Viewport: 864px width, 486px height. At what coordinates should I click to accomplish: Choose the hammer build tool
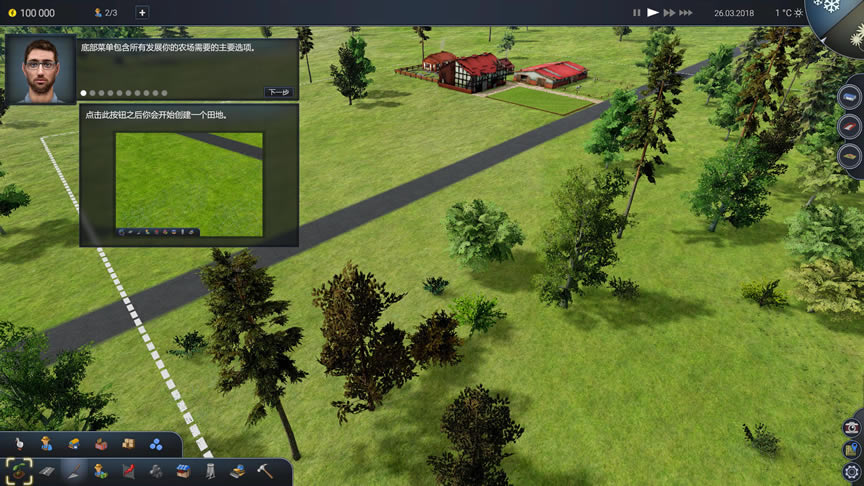tap(265, 470)
